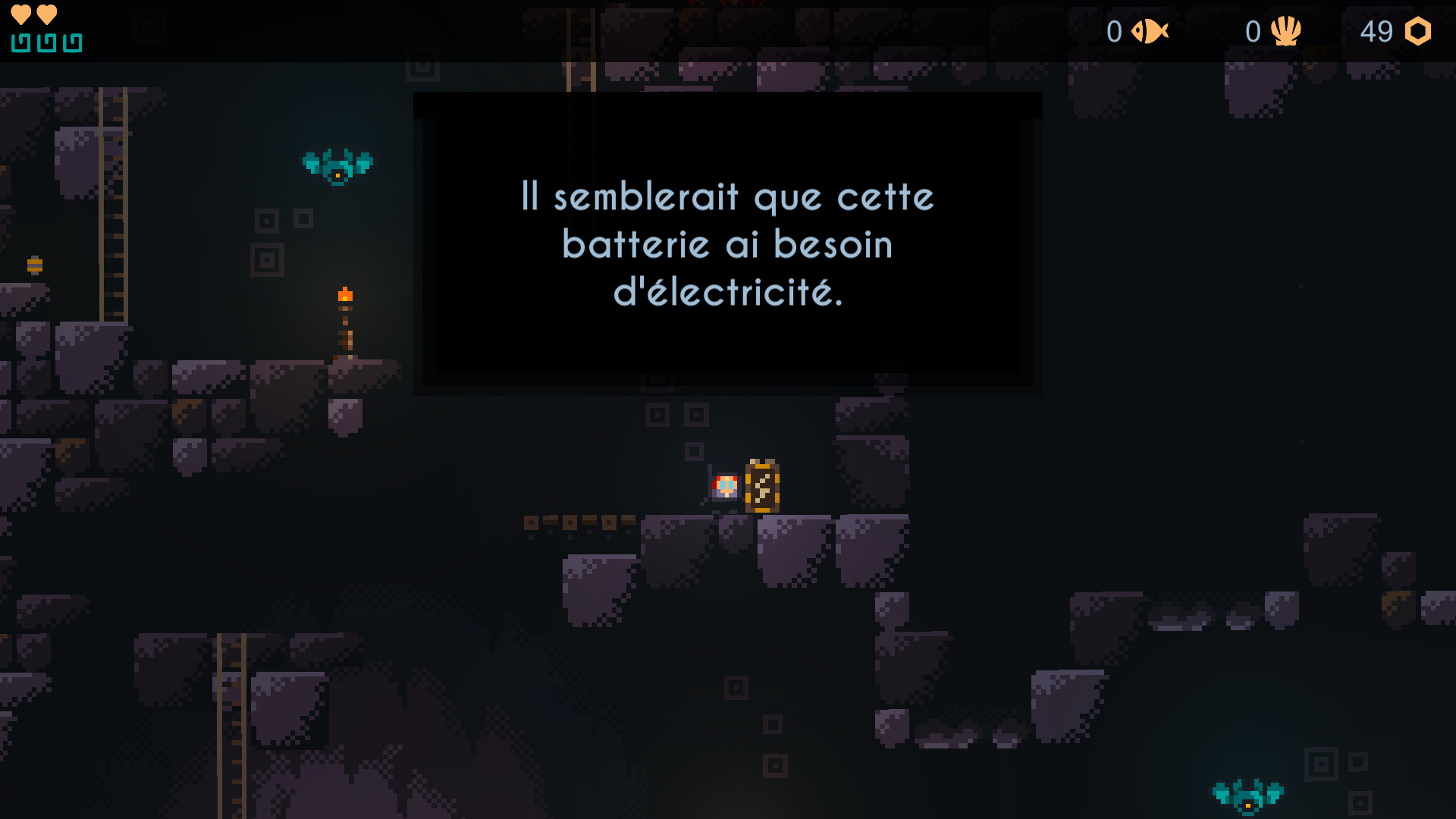Click the teal crab enemy near the top
The height and width of the screenshot is (819, 1456).
pyautogui.click(x=338, y=163)
